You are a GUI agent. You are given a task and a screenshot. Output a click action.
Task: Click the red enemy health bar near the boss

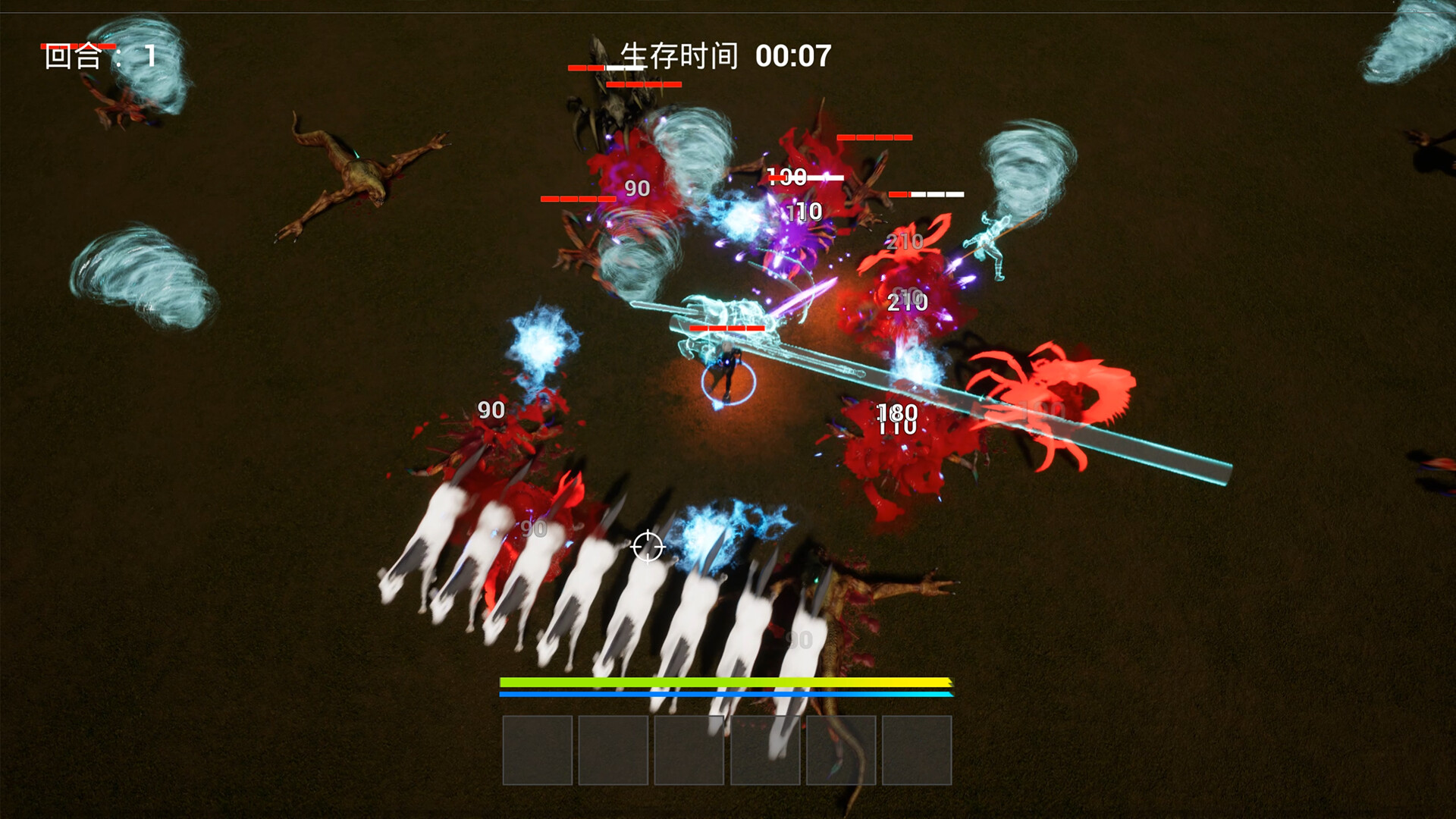point(727,330)
